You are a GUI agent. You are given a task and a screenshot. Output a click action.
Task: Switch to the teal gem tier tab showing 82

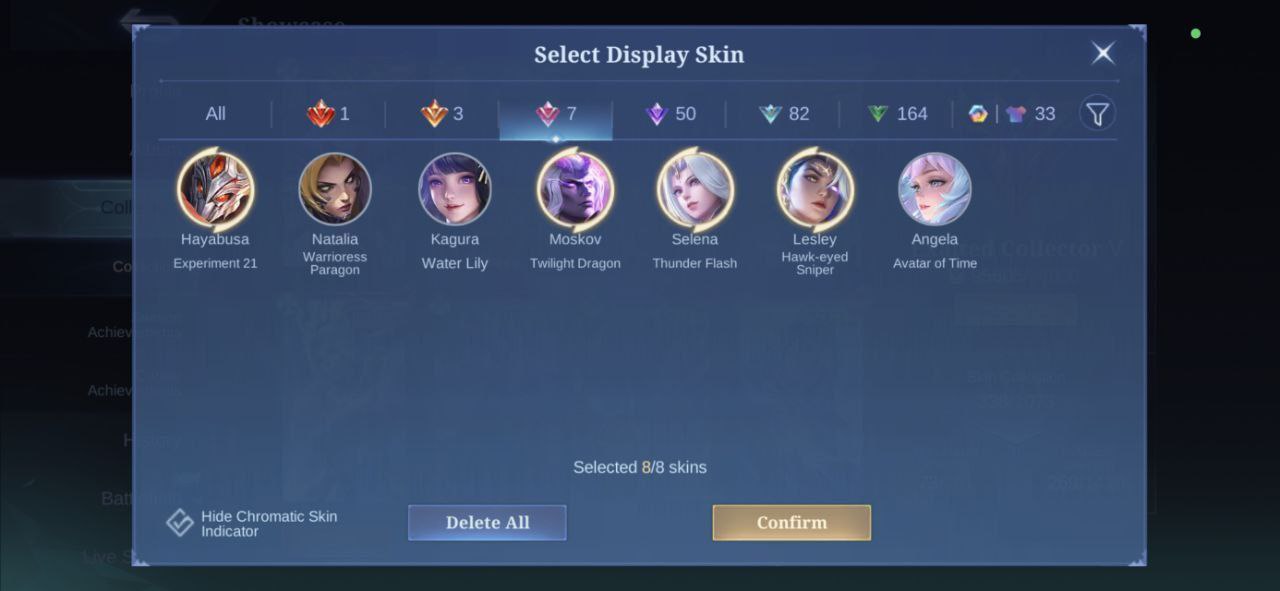coord(784,114)
